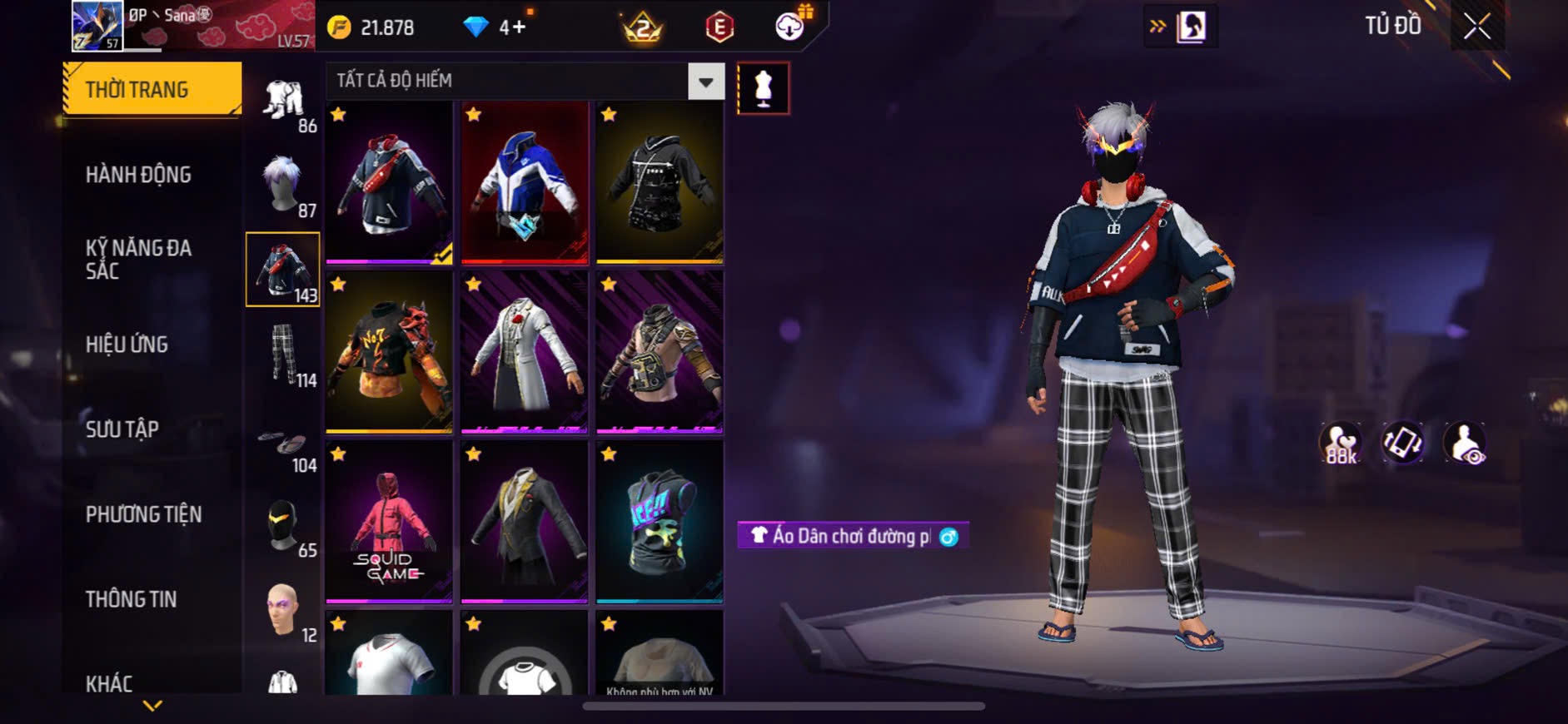Image resolution: width=1568 pixels, height=724 pixels.
Task: Select the flaming orange dragon top
Action: click(x=389, y=352)
